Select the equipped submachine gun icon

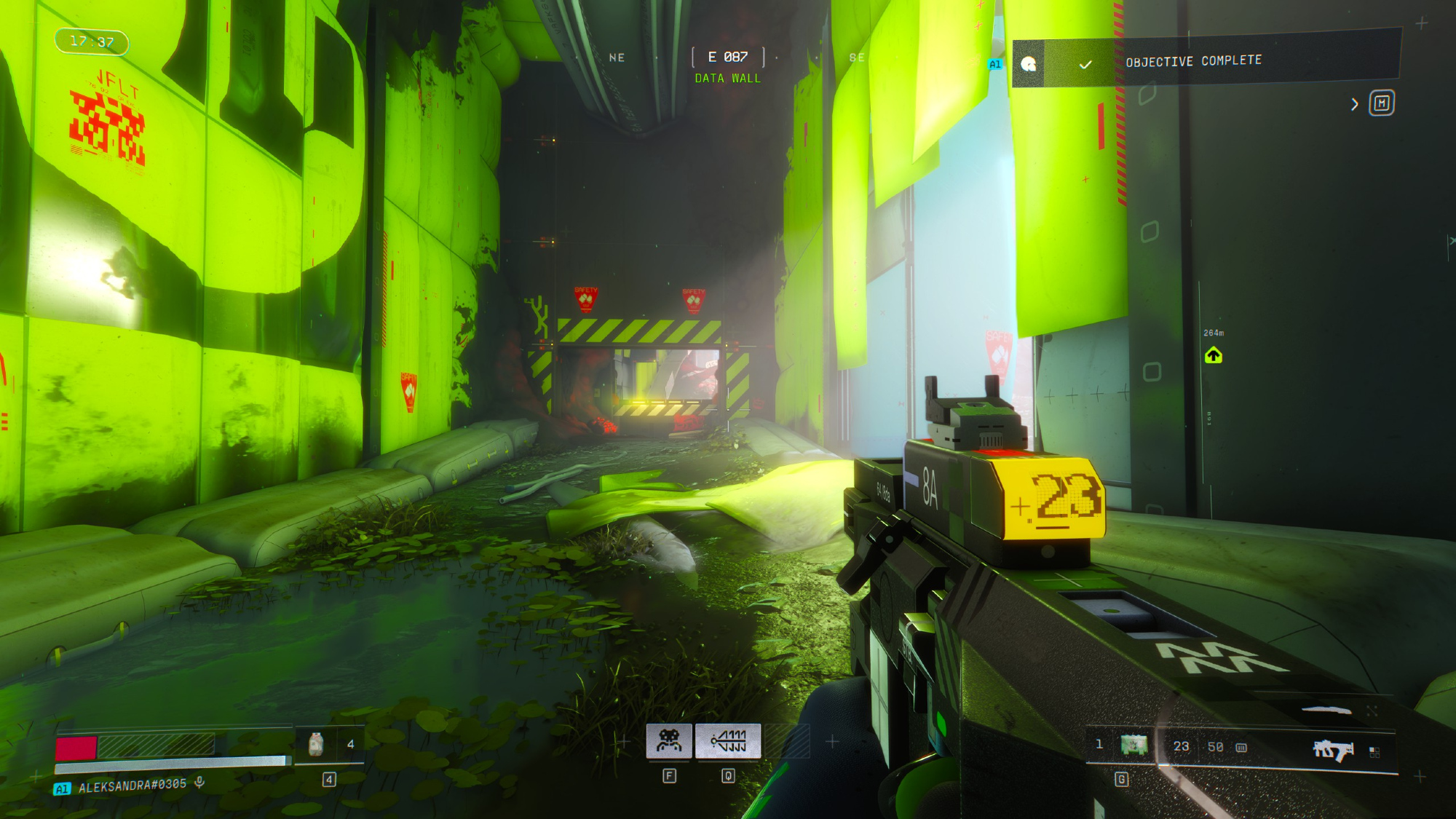coord(1332,749)
